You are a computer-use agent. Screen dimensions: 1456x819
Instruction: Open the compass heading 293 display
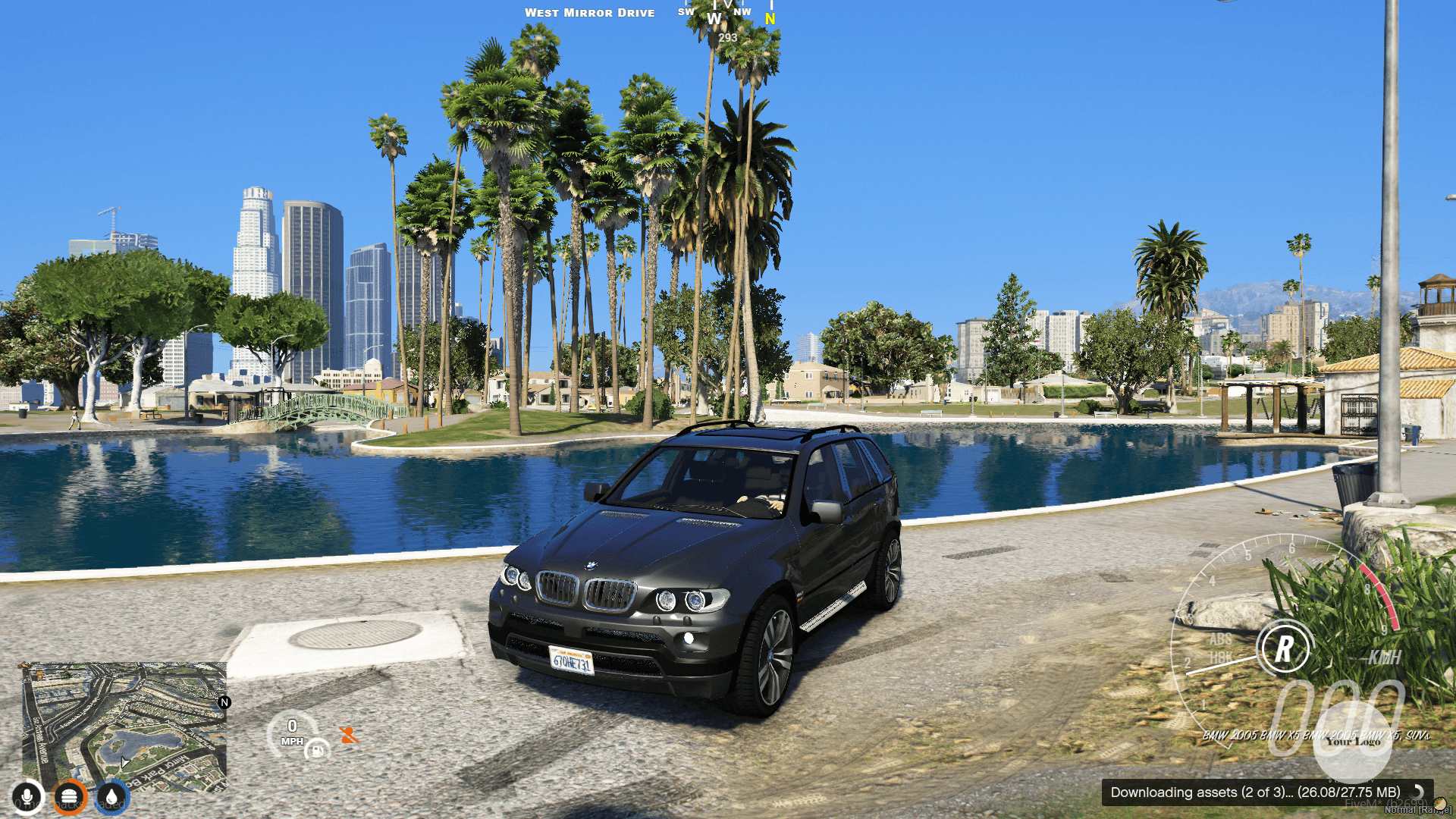tap(726, 36)
